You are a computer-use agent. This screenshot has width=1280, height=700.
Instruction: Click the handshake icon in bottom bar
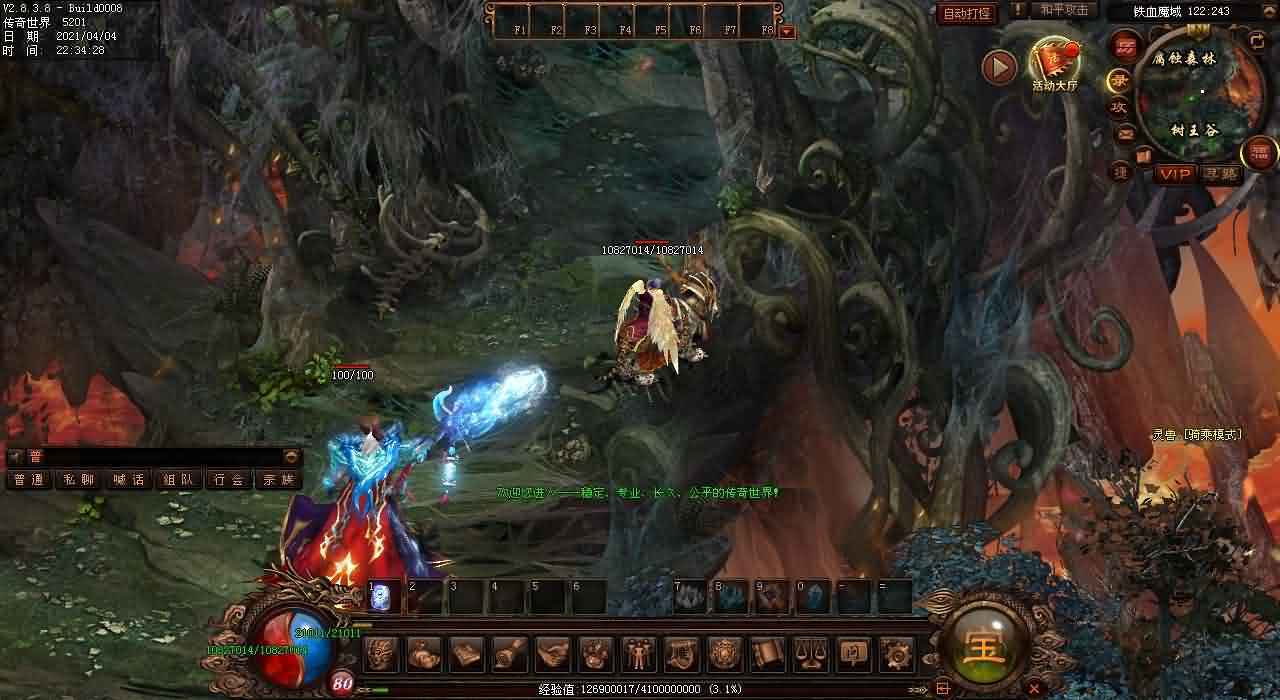[x=551, y=654]
